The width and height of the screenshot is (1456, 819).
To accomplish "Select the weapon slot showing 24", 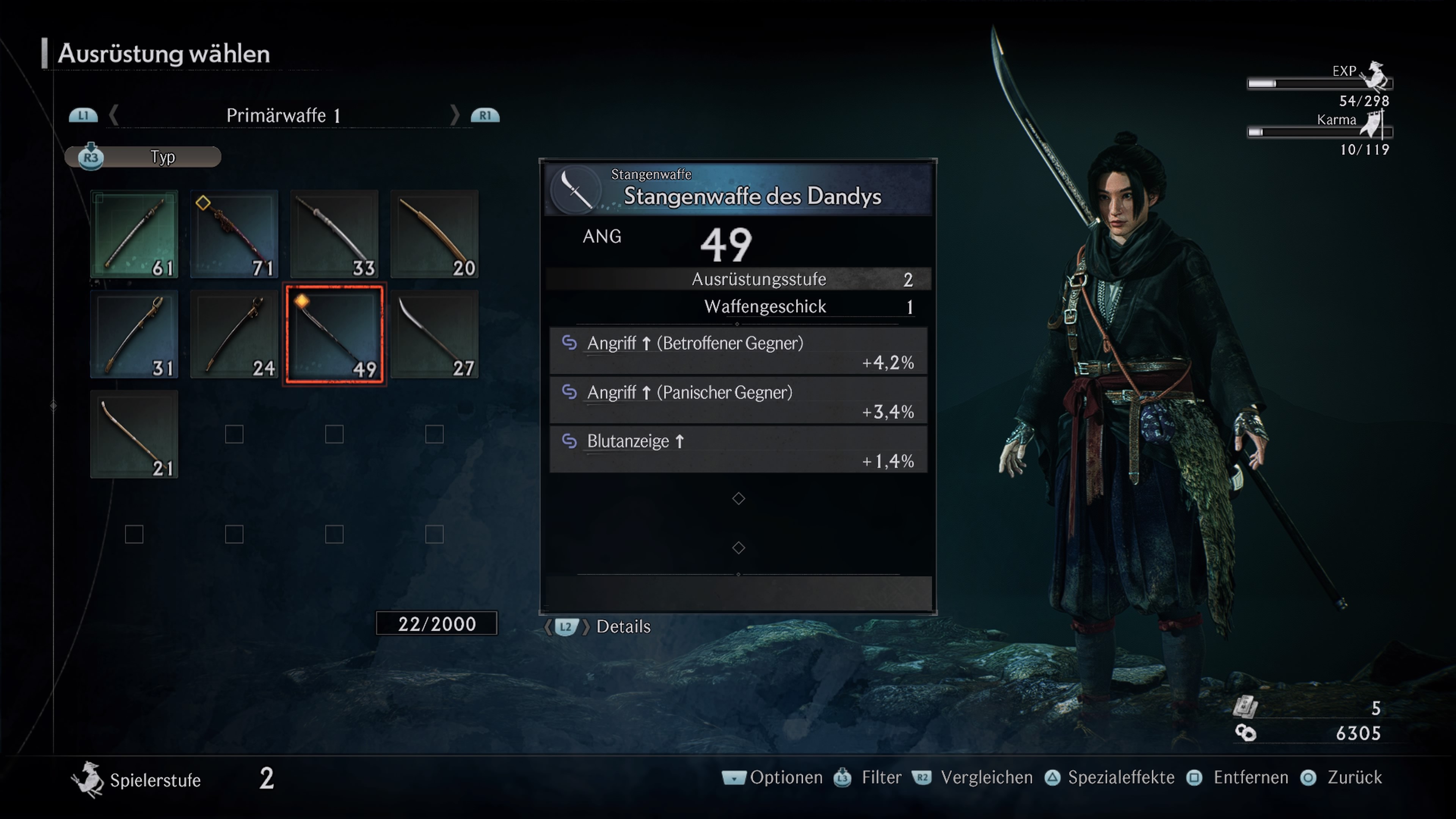I will pos(234,334).
